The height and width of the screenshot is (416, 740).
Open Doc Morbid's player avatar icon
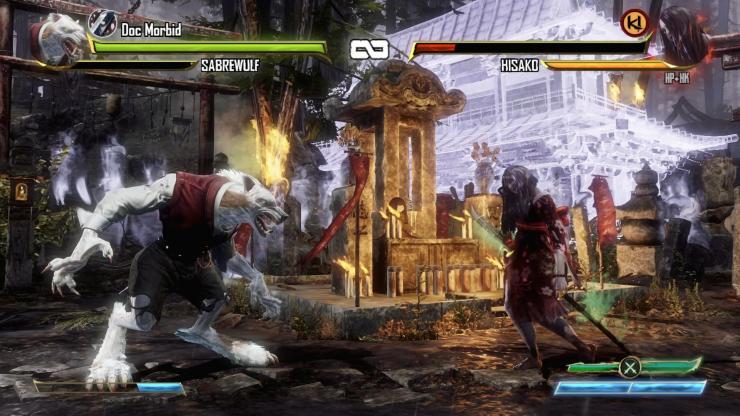[102, 22]
